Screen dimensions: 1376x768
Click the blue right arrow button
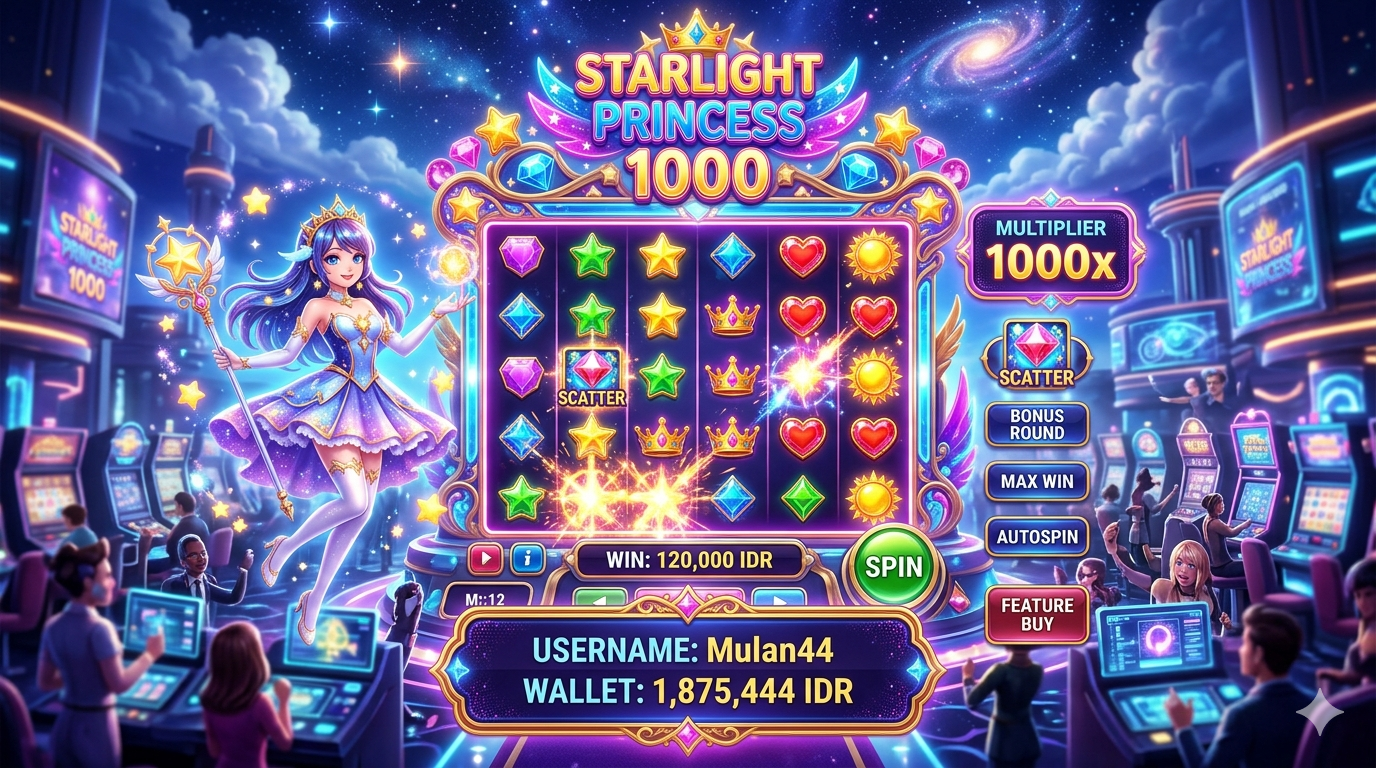click(777, 600)
